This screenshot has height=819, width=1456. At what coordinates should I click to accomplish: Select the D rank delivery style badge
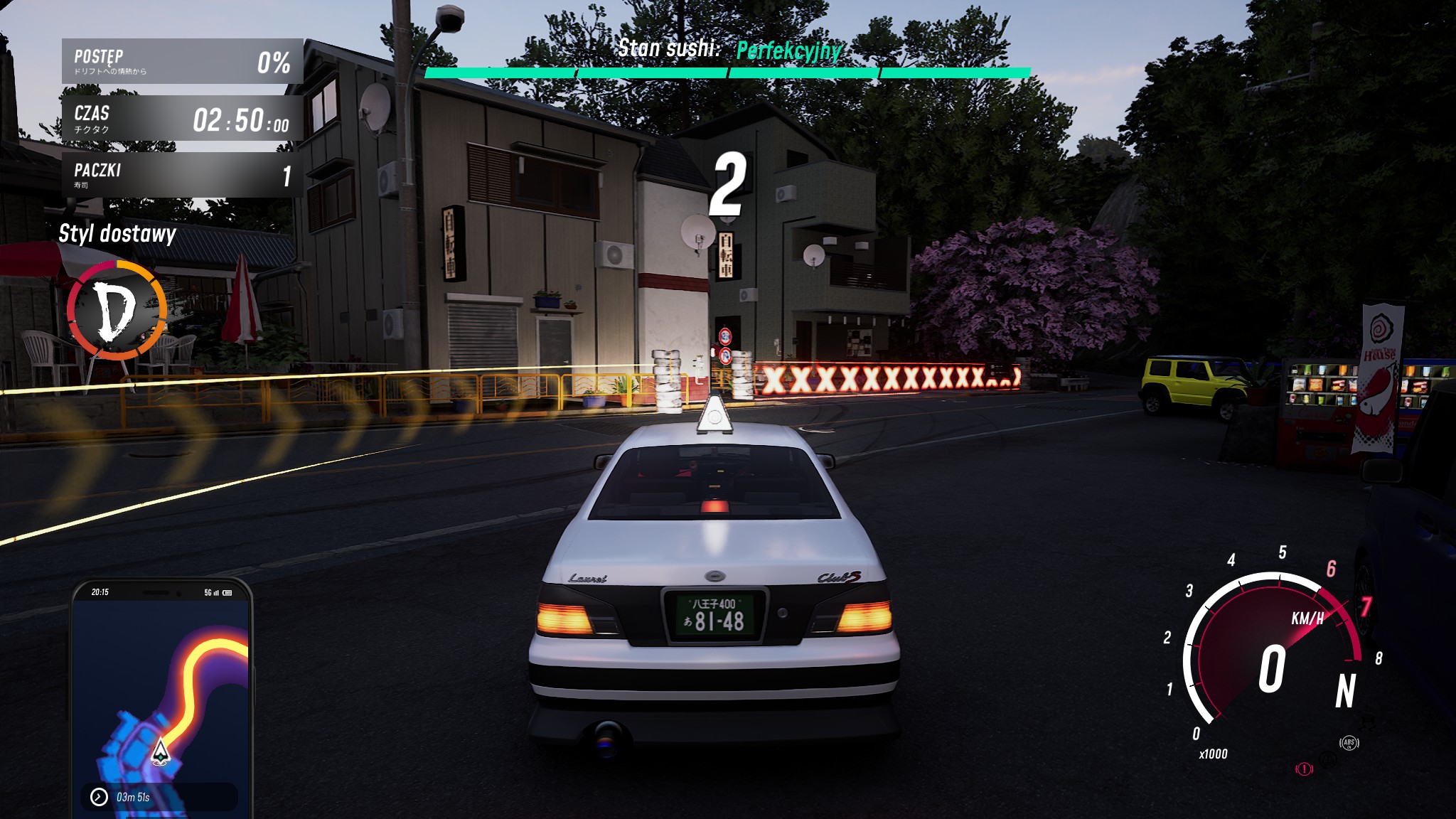coord(117,310)
